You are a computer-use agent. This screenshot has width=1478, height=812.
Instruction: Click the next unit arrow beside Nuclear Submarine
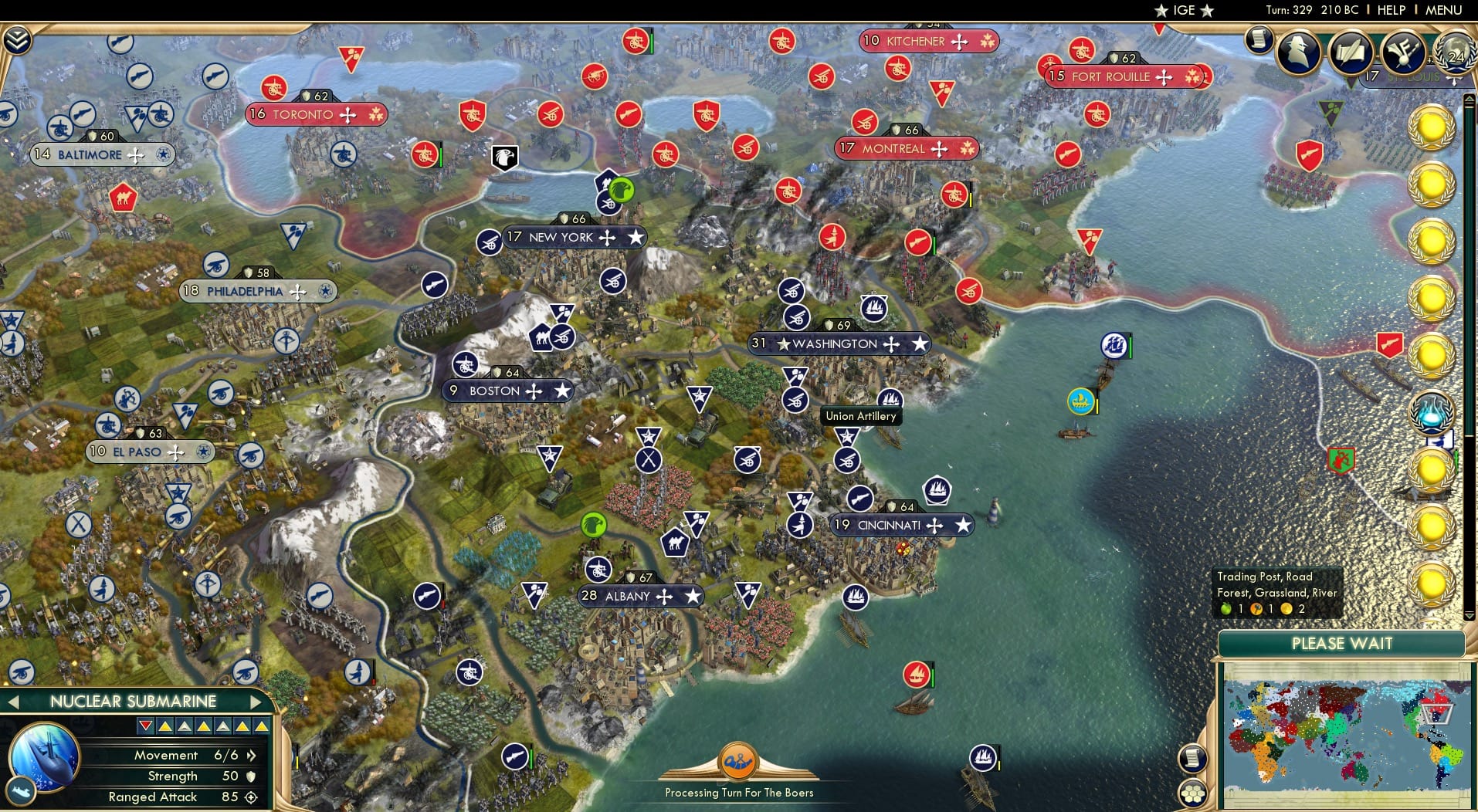pos(257,702)
